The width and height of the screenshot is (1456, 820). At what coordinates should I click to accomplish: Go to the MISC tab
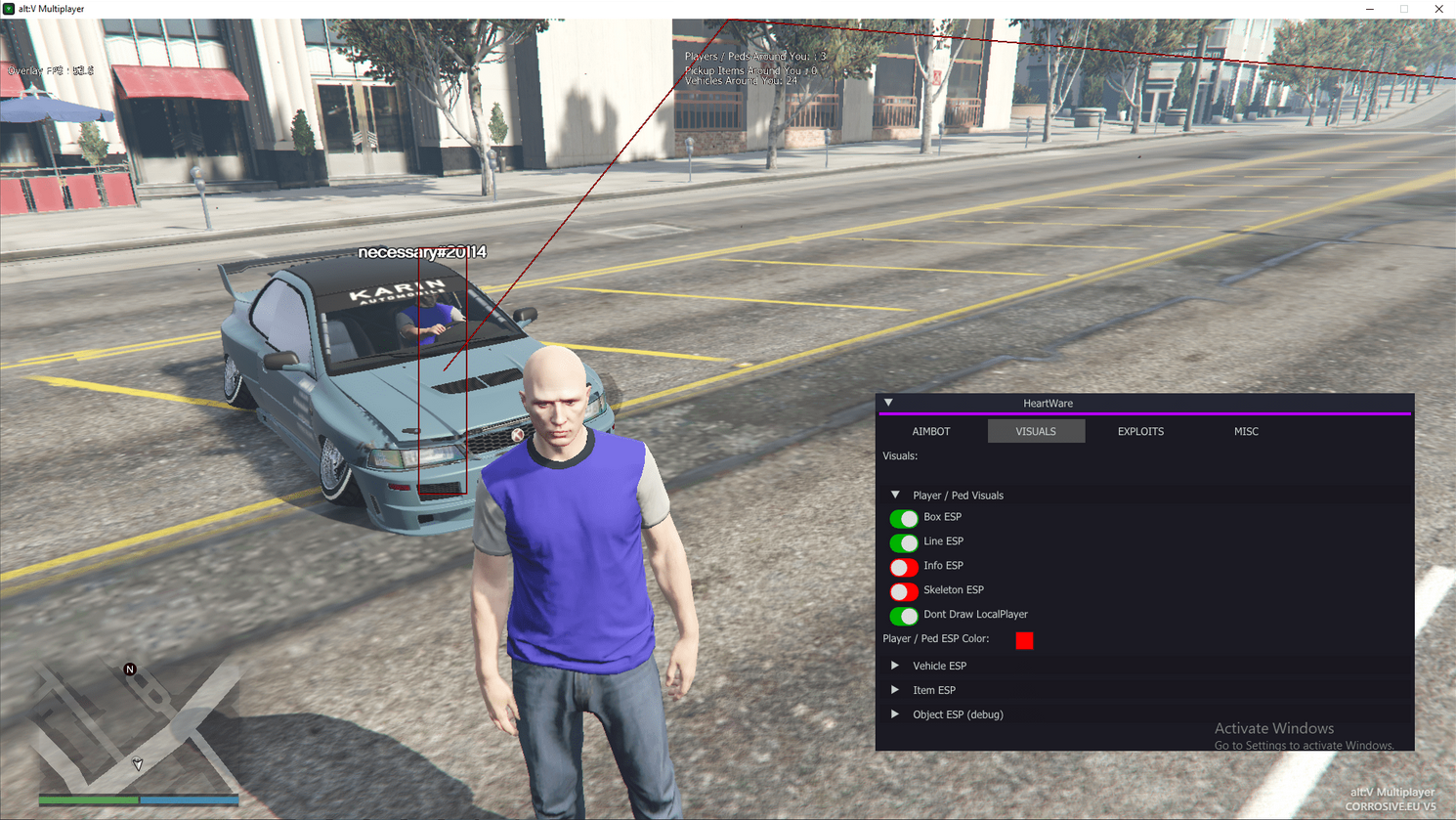coord(1246,431)
